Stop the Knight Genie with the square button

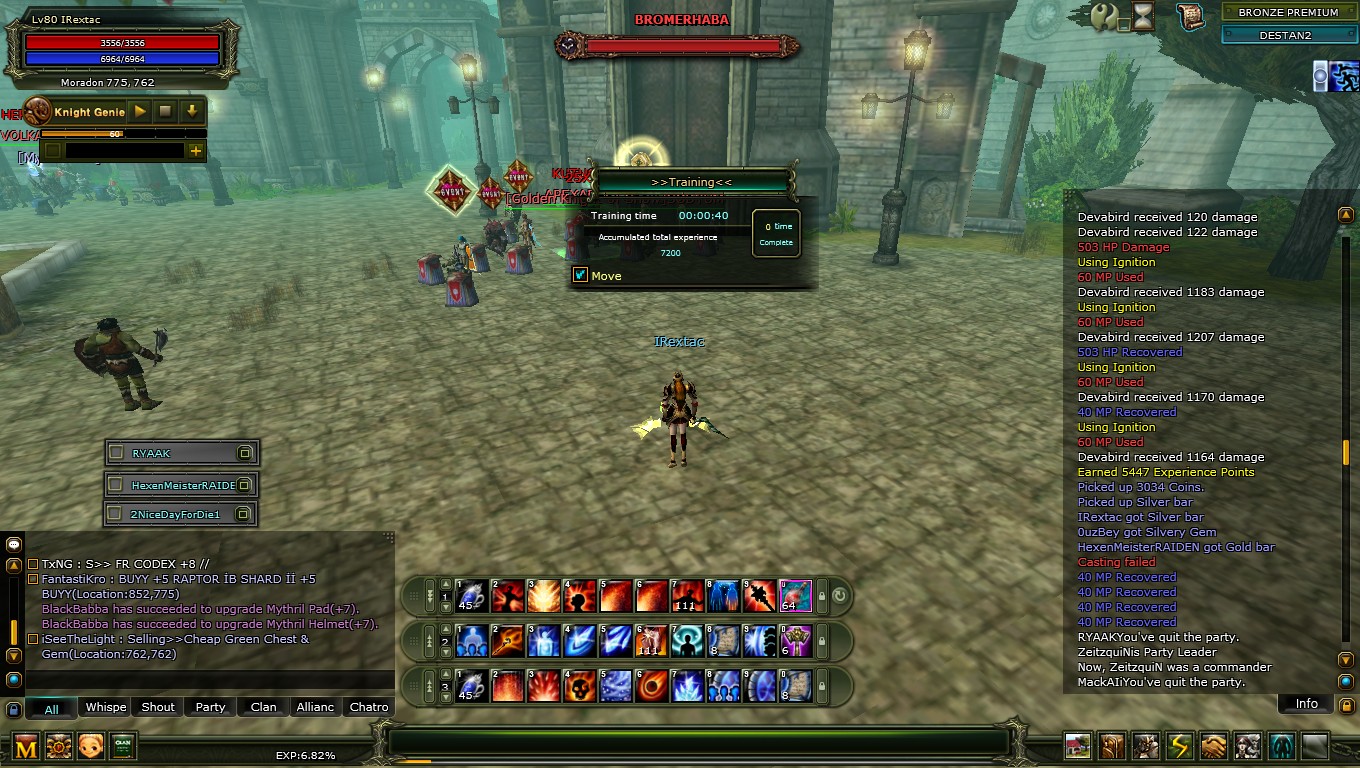(166, 112)
